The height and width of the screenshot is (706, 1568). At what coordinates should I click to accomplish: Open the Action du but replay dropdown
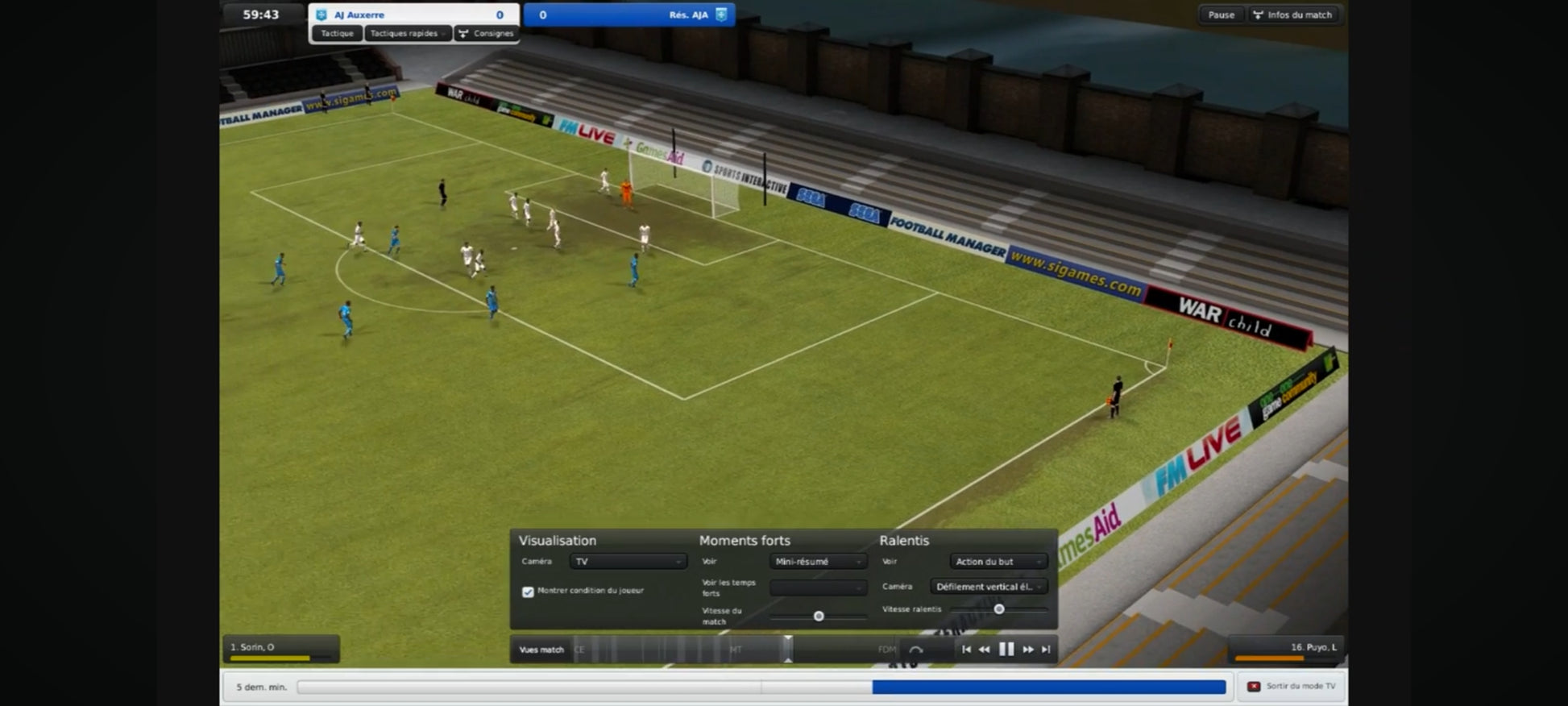click(998, 562)
